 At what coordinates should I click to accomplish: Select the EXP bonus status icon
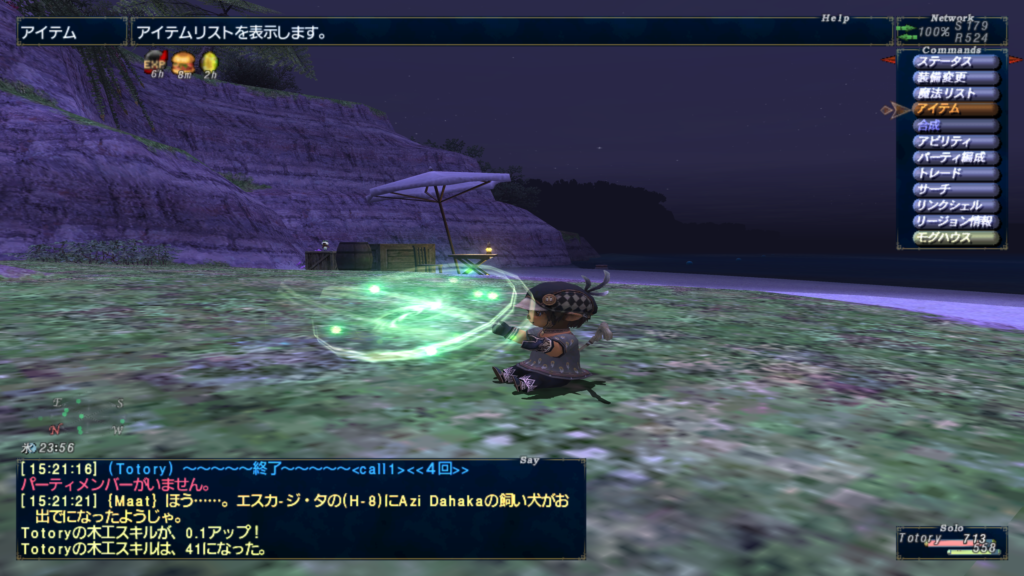[x=155, y=63]
